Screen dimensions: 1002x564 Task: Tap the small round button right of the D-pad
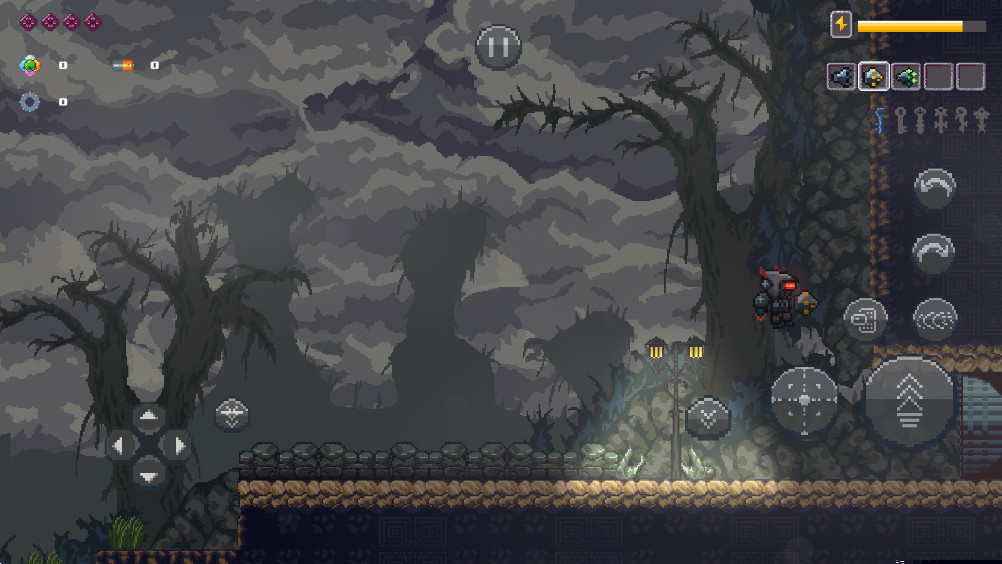pyautogui.click(x=232, y=414)
